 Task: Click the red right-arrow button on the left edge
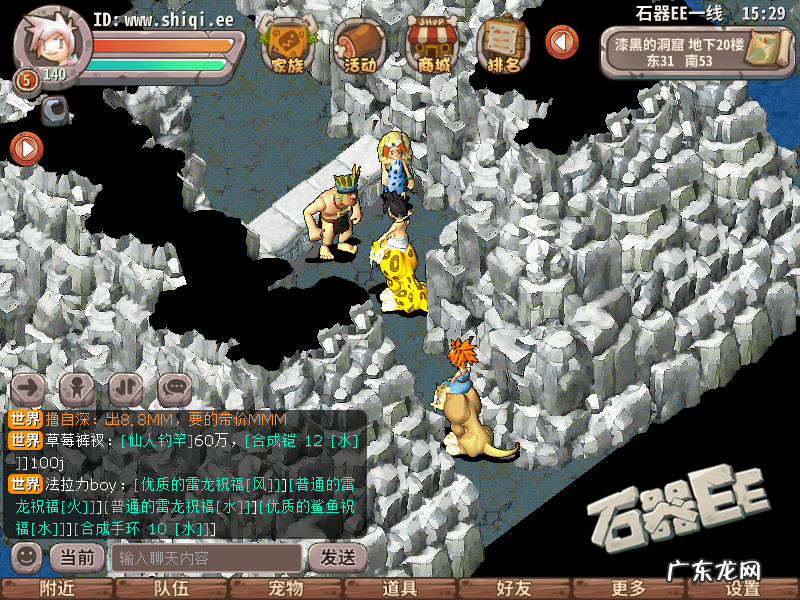point(26,149)
